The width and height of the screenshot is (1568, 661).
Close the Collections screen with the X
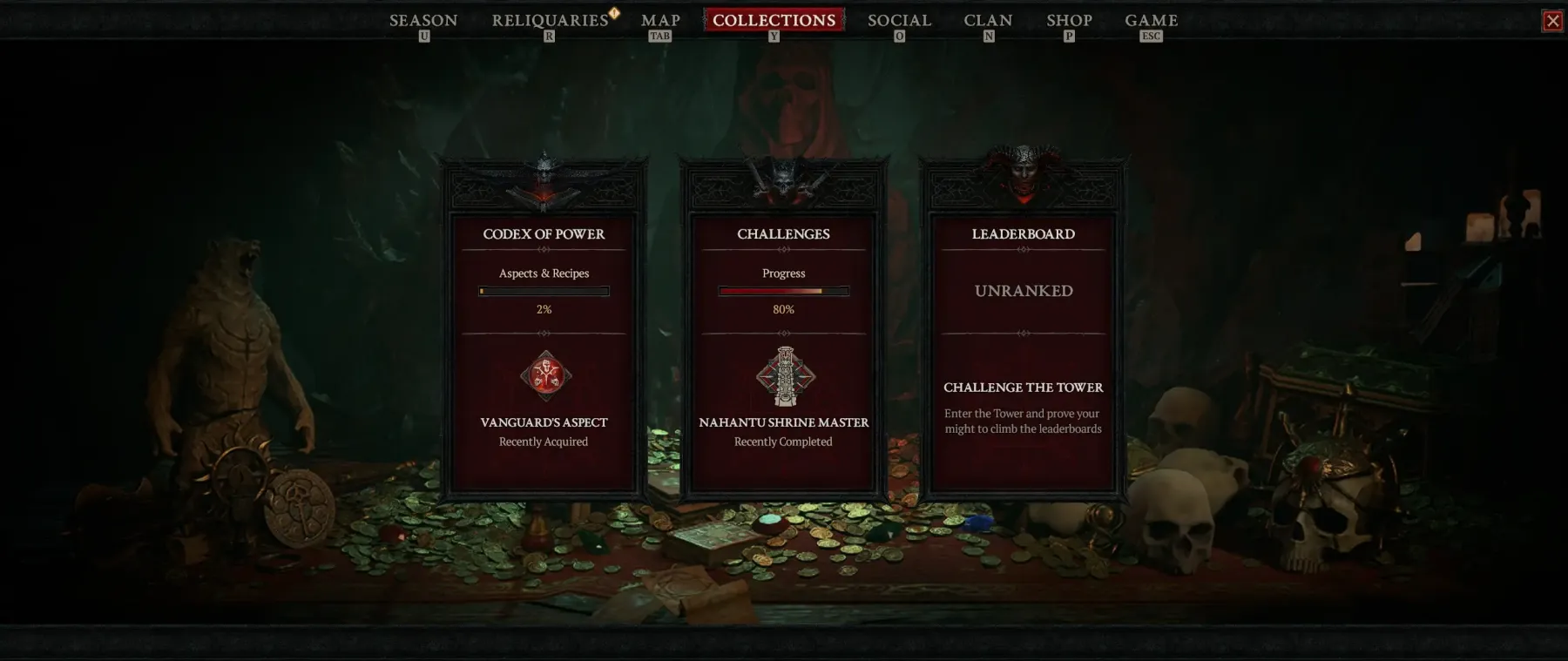1552,21
